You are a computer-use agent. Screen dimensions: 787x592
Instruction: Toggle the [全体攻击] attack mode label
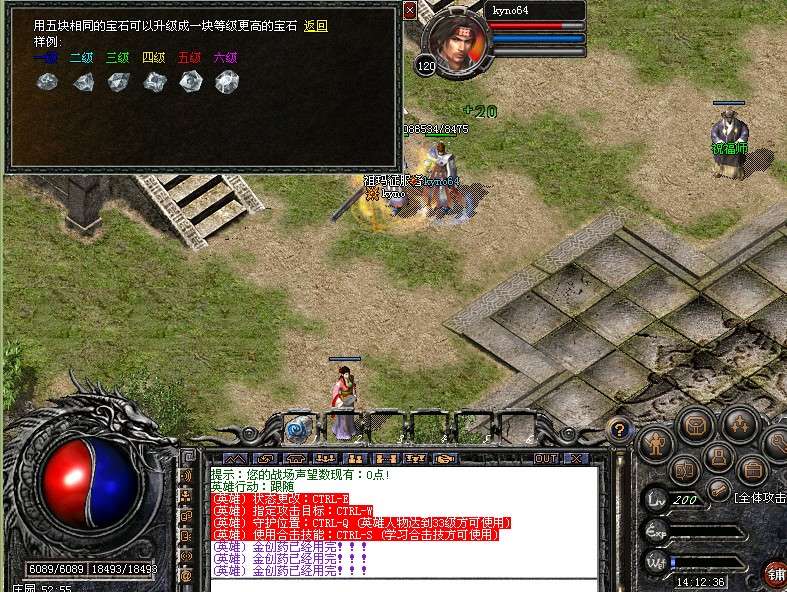tap(759, 497)
